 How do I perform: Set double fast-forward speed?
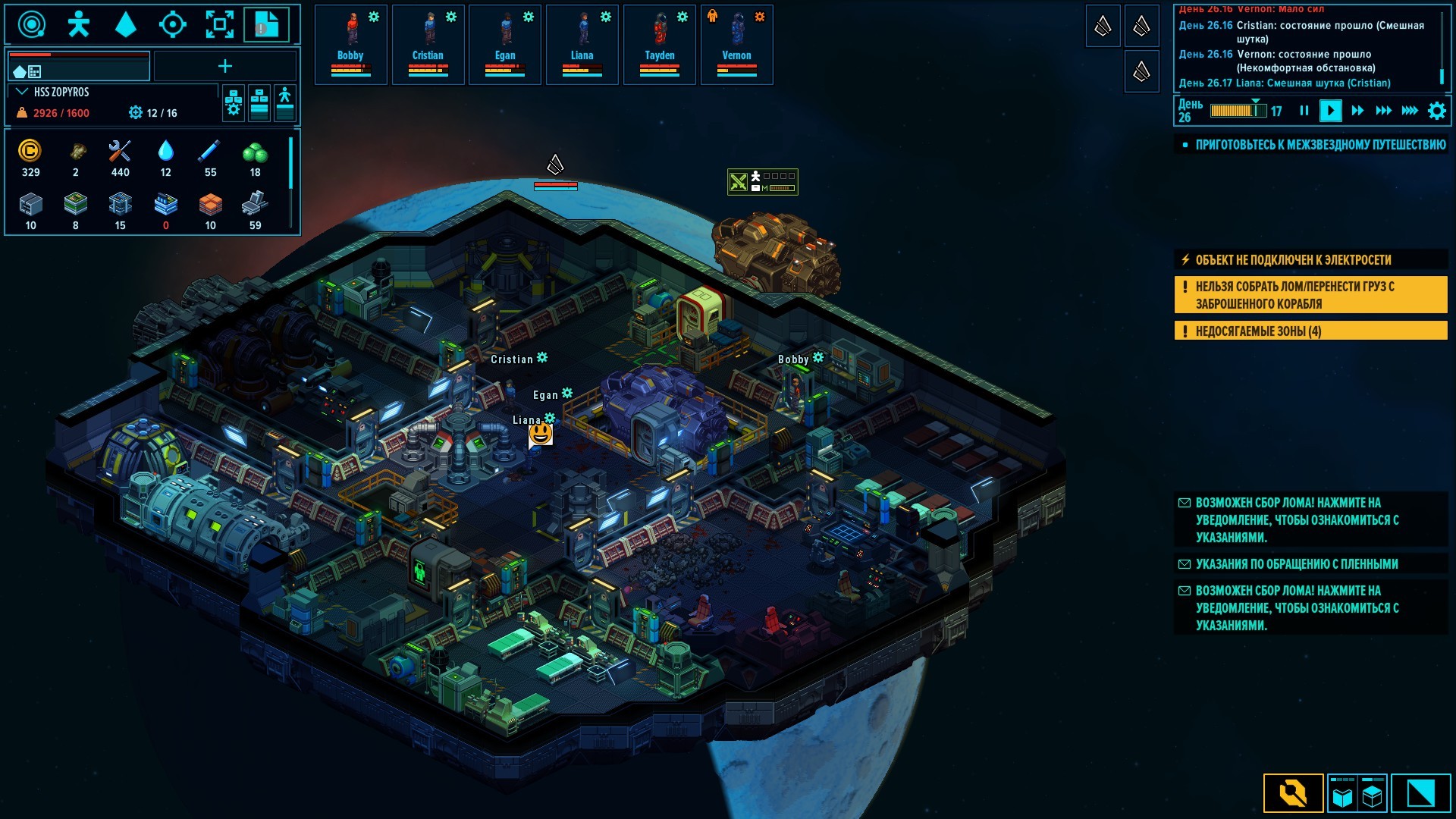tap(1357, 111)
